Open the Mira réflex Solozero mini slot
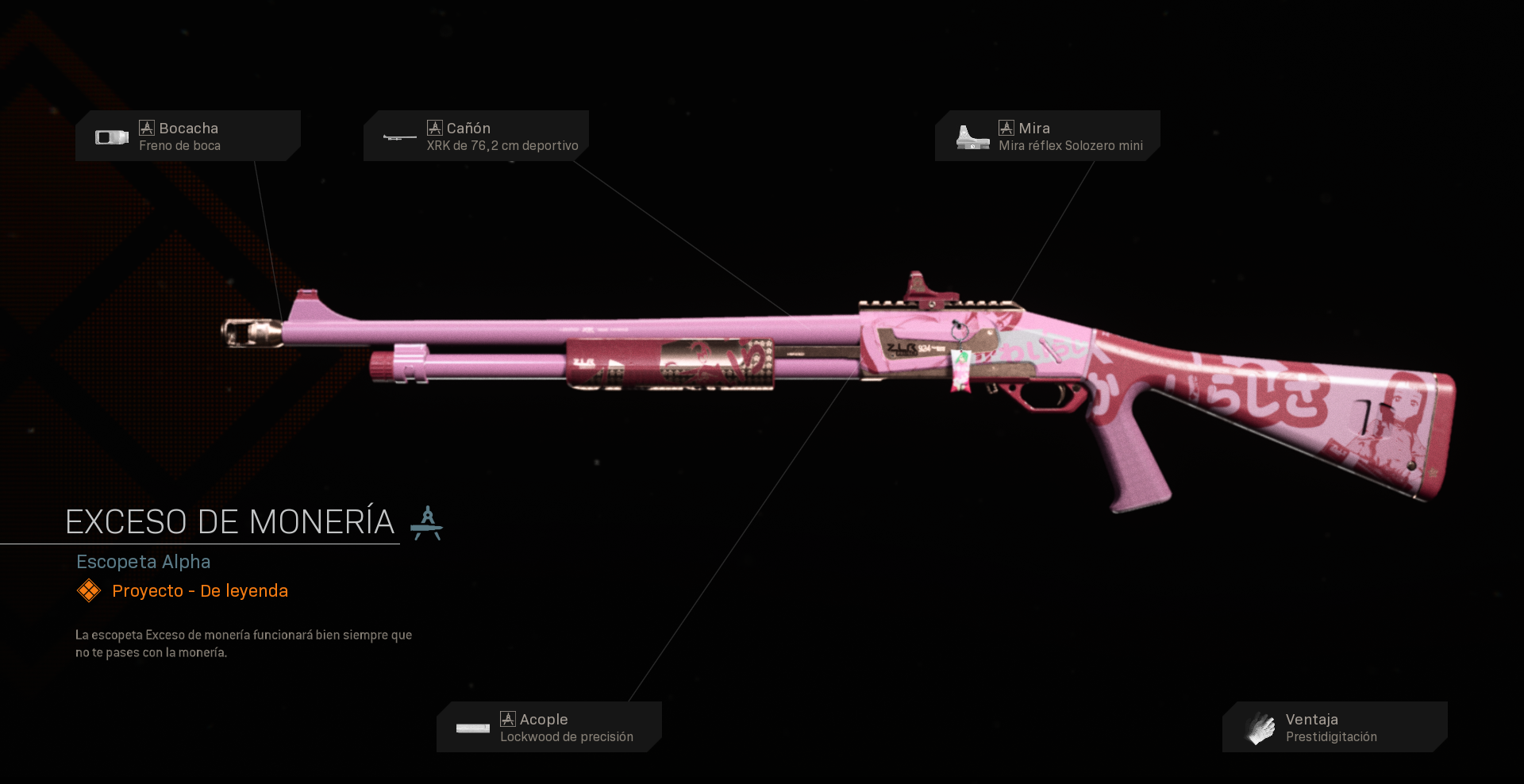Image resolution: width=1524 pixels, height=784 pixels. point(1071,145)
